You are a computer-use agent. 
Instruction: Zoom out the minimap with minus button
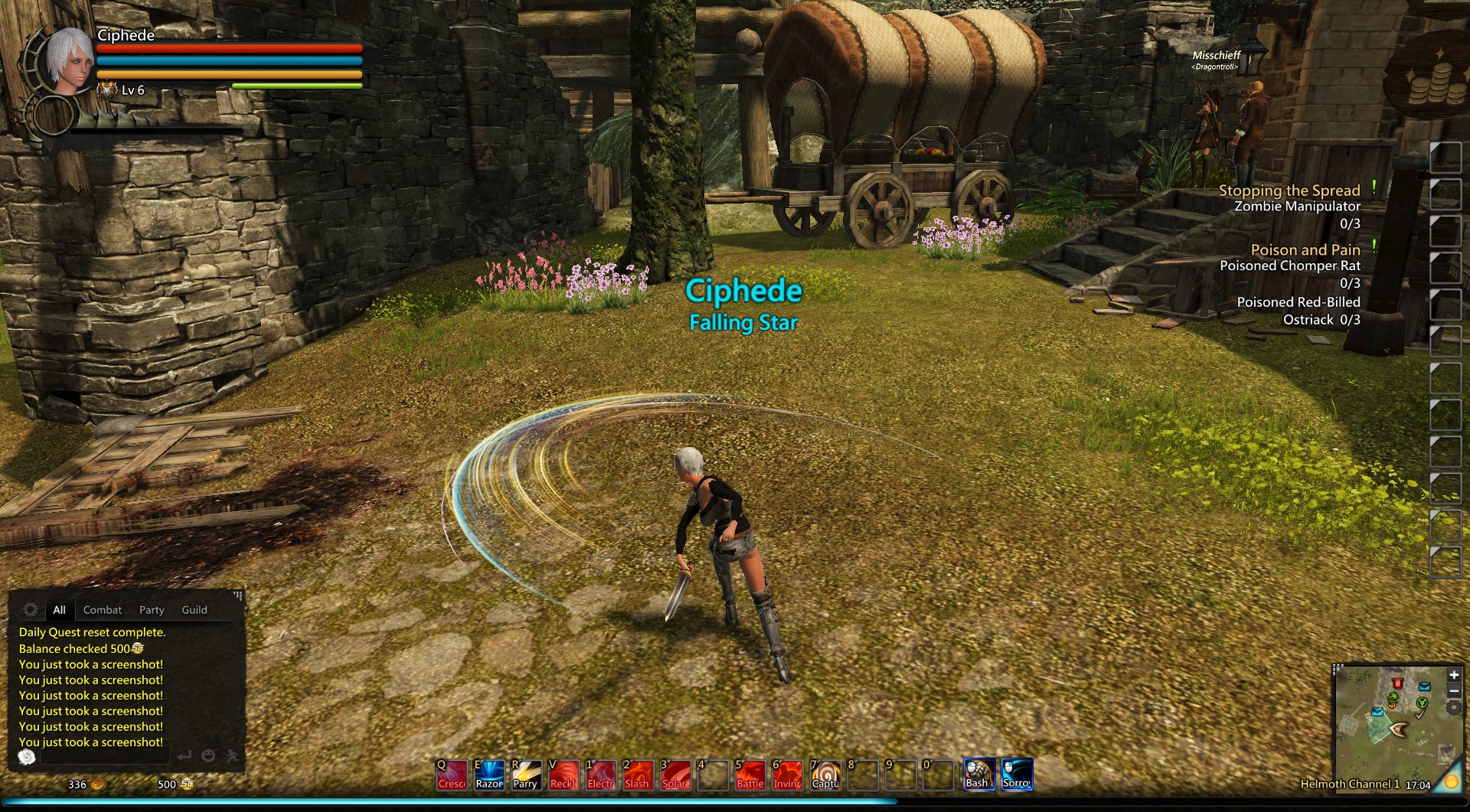point(1453,691)
